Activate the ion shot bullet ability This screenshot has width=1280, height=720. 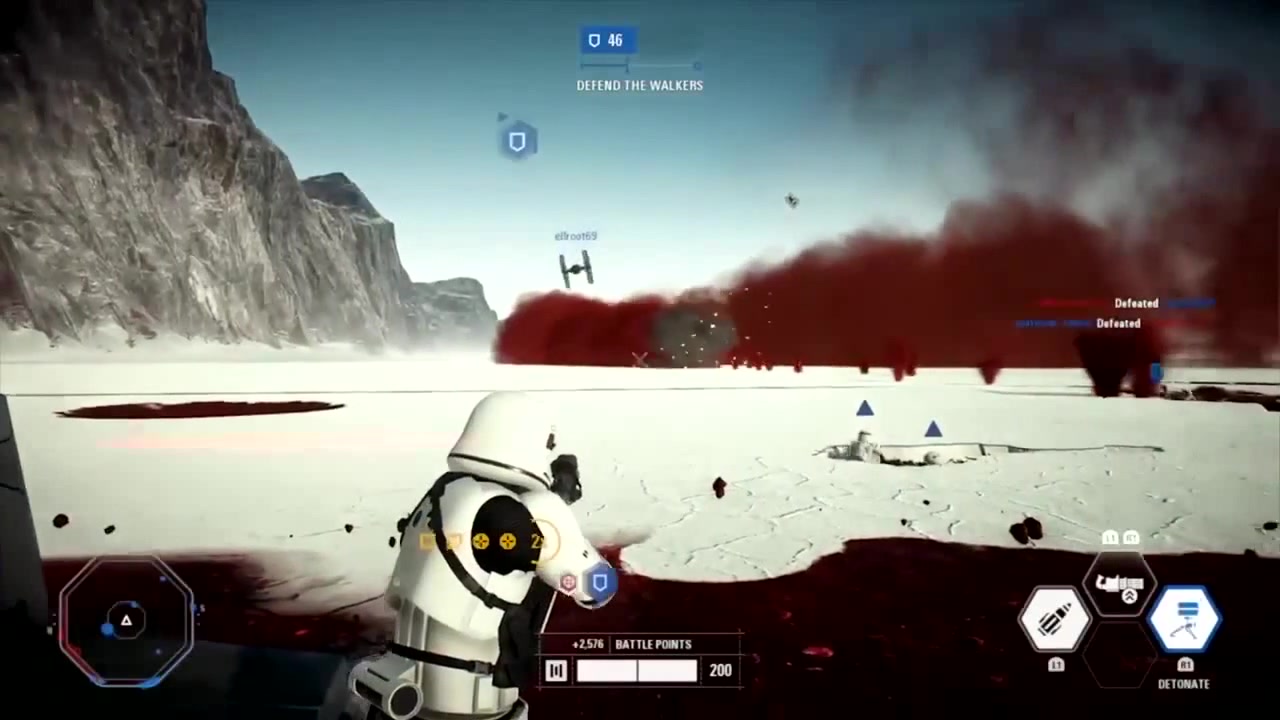coord(1055,619)
